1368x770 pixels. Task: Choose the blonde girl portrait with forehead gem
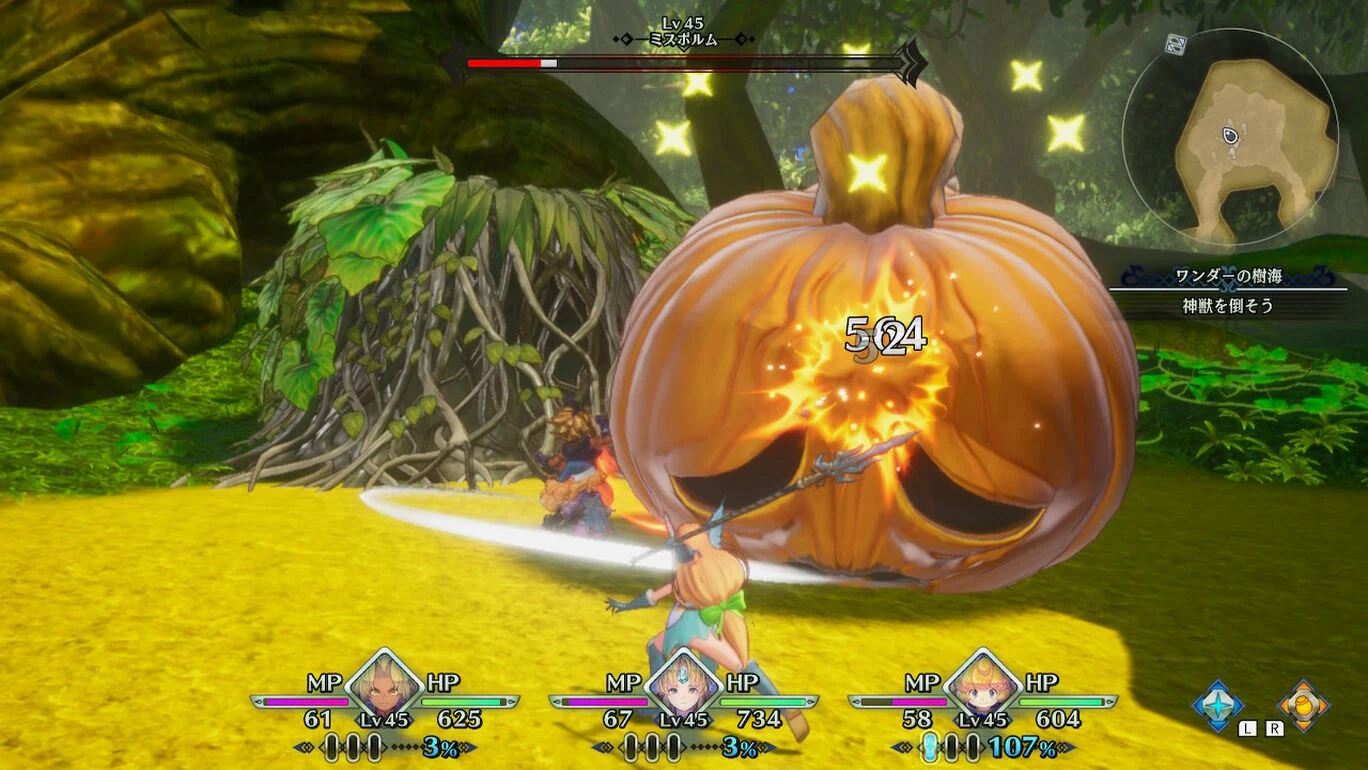(684, 688)
